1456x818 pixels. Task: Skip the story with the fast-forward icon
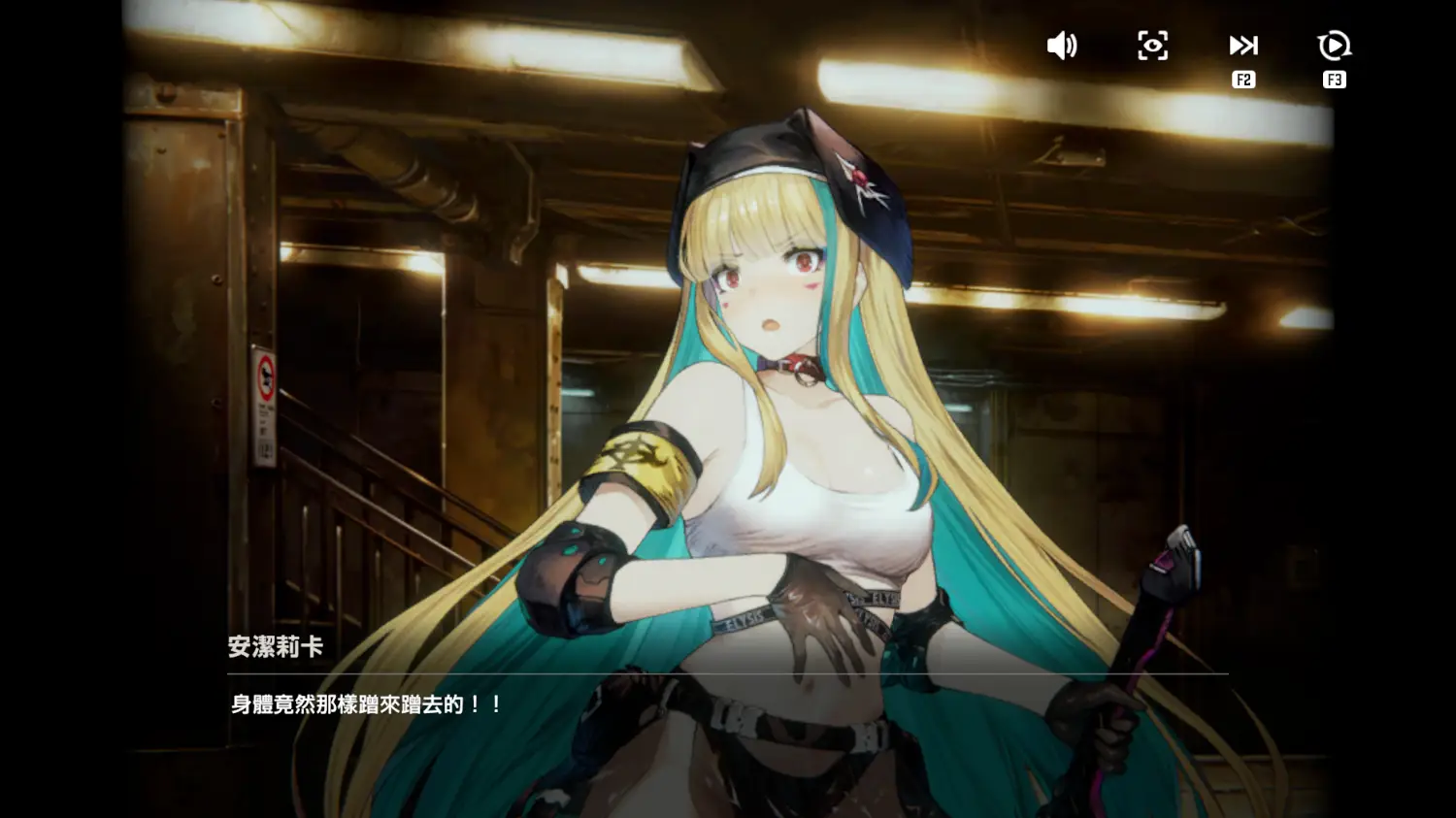[x=1243, y=46]
